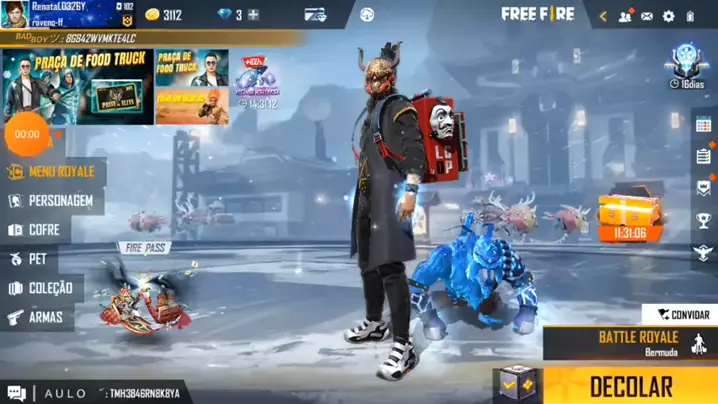This screenshot has height=404, width=718.
Task: Open the settings gear icon
Action: 668,16
